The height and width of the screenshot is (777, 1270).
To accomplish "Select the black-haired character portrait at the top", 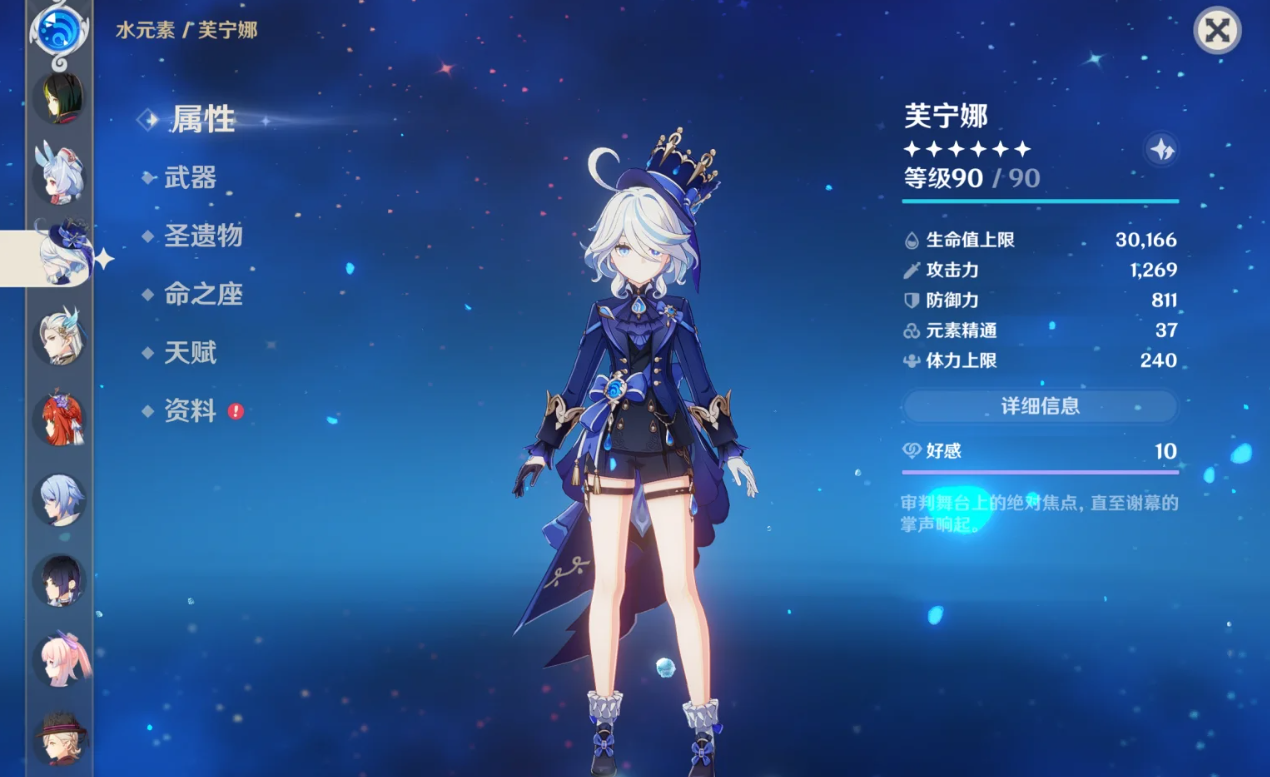I will [60, 97].
